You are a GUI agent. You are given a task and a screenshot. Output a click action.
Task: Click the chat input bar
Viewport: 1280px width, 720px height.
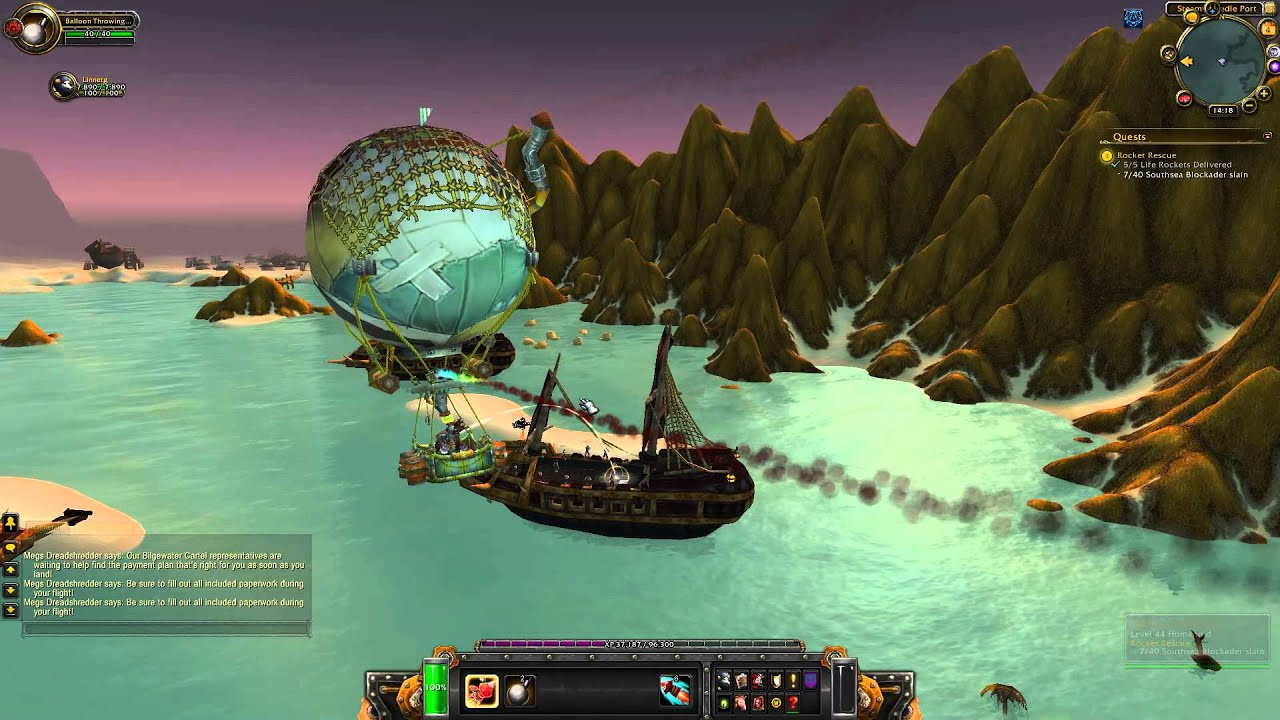click(x=166, y=629)
